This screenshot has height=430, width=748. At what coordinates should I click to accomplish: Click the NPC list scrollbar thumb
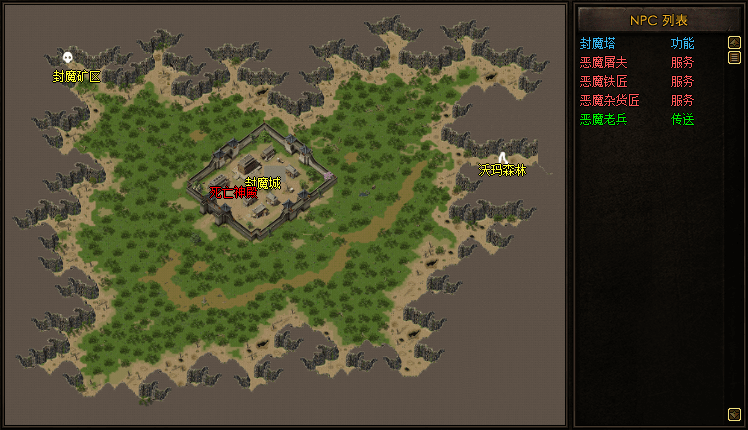734,57
